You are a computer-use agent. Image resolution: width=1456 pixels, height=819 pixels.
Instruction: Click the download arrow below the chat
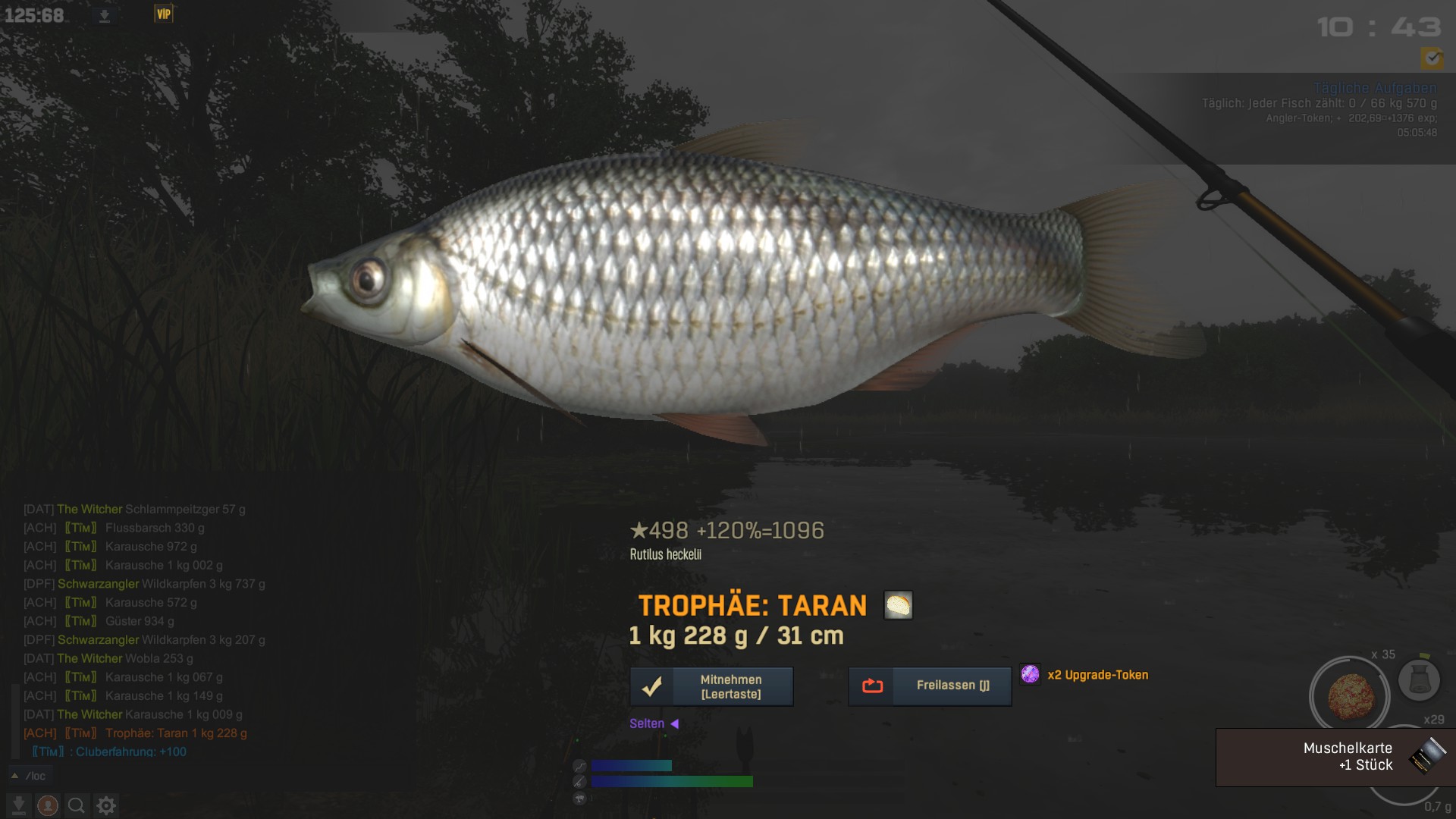click(18, 805)
